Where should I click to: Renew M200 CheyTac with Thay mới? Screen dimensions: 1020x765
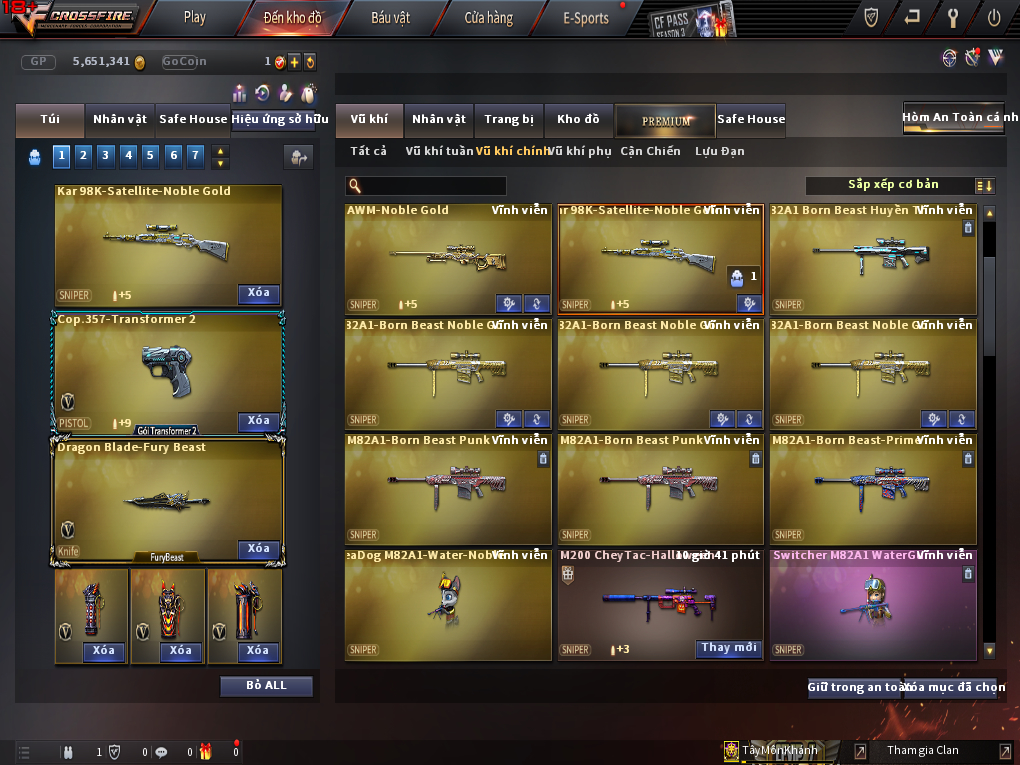pos(729,648)
